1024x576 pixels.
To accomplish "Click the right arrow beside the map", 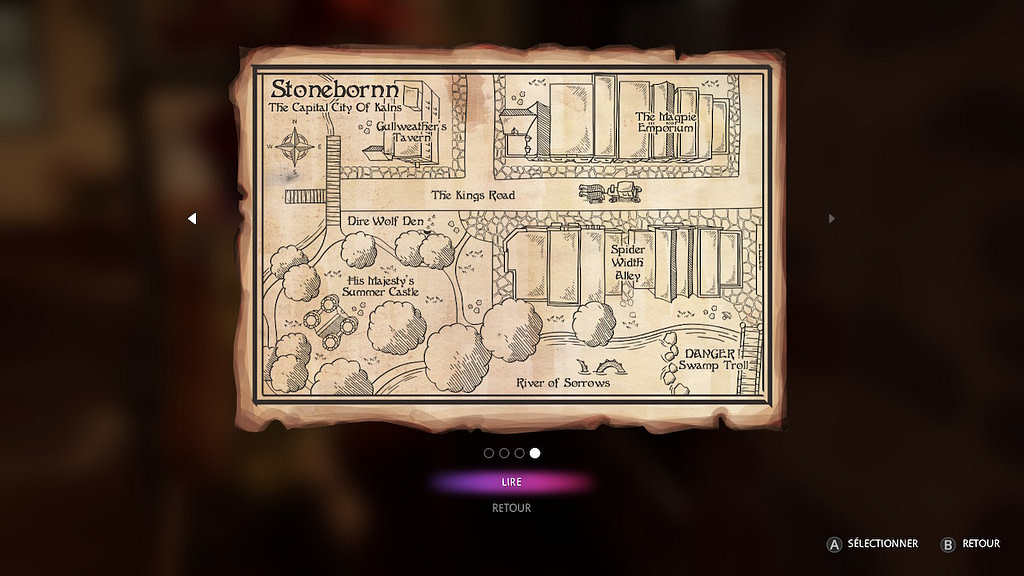I will [831, 218].
